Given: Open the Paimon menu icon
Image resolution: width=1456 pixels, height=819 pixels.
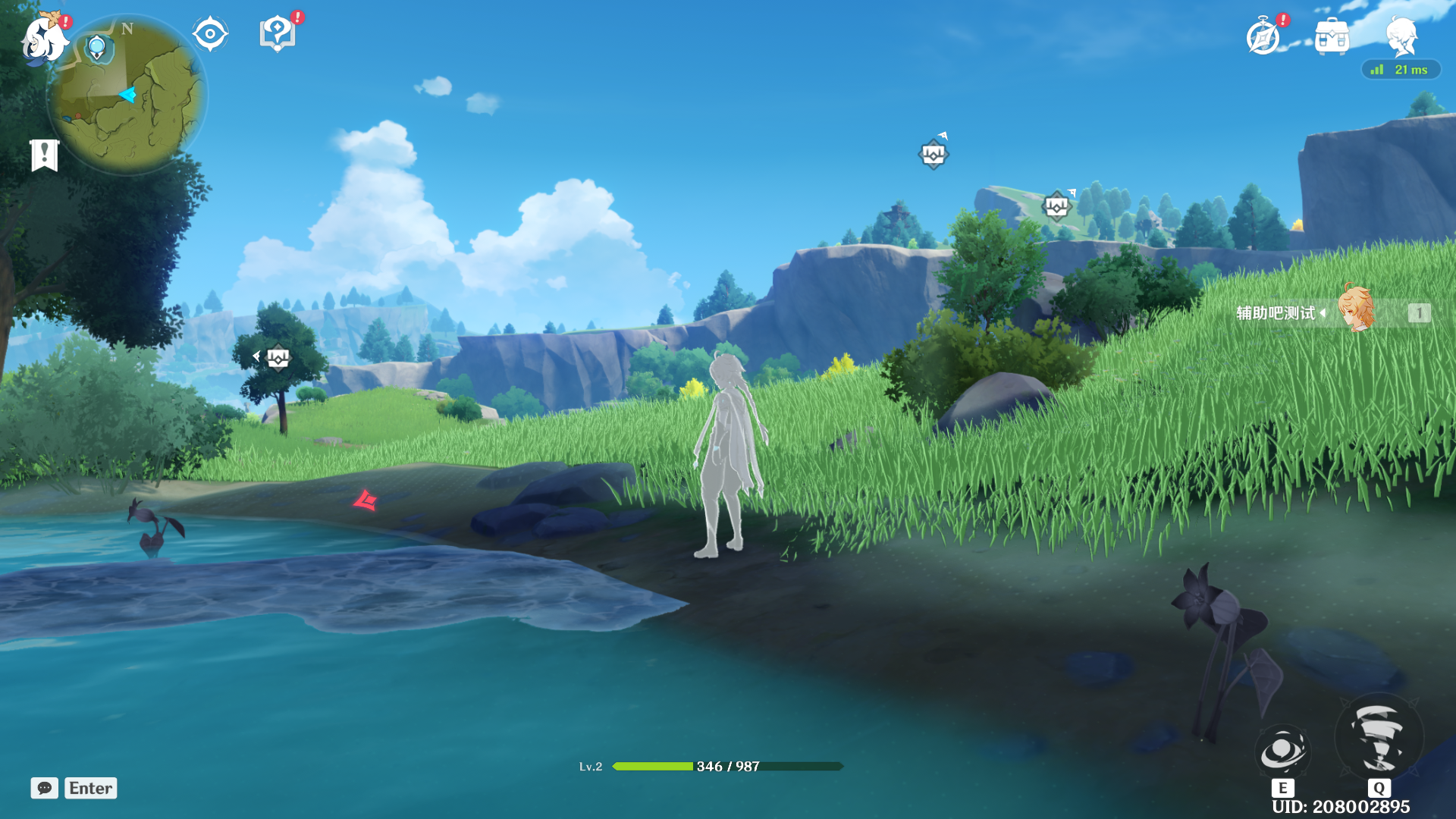Looking at the screenshot, I should [x=44, y=38].
